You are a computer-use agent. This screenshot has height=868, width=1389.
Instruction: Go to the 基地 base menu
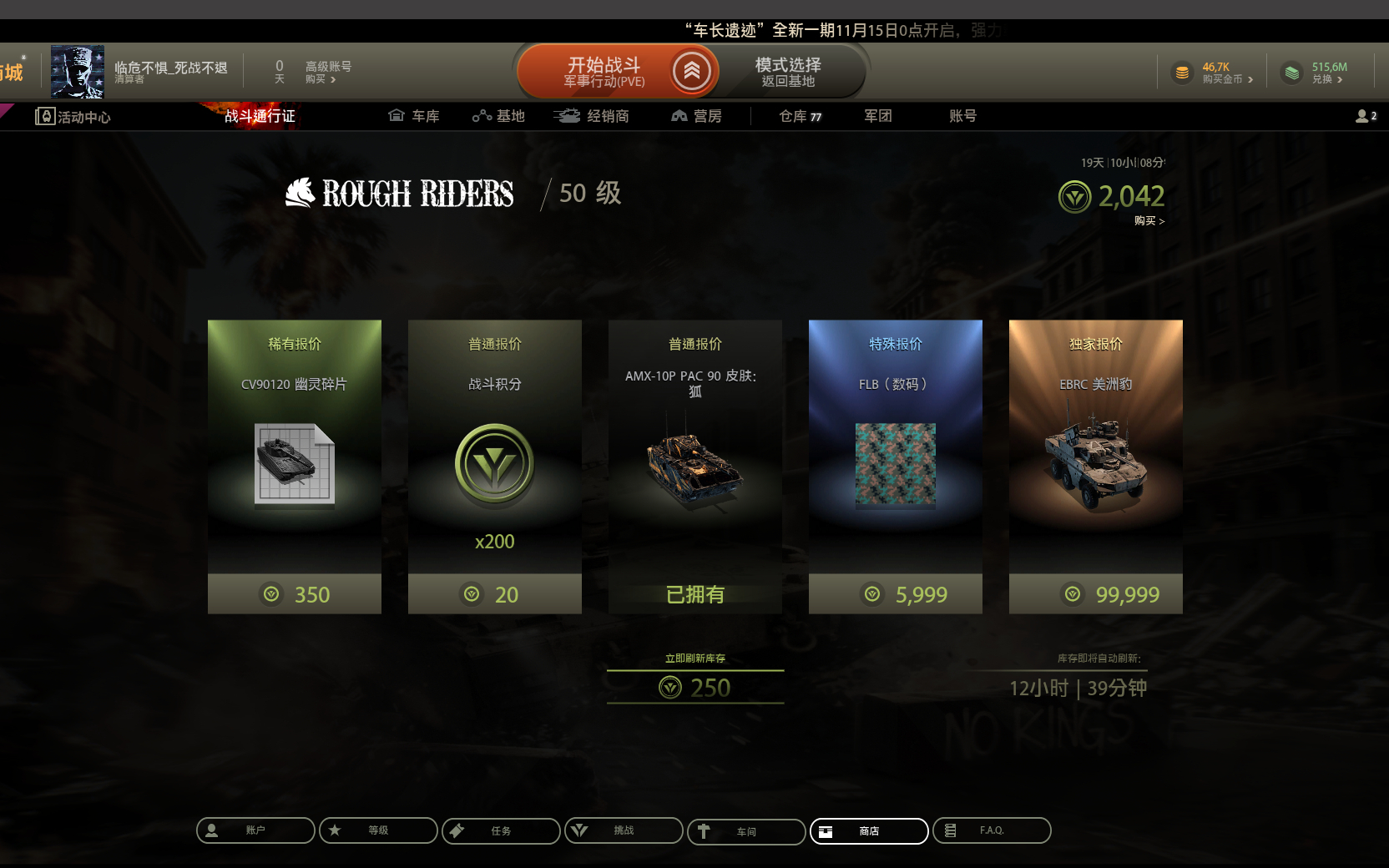[498, 116]
